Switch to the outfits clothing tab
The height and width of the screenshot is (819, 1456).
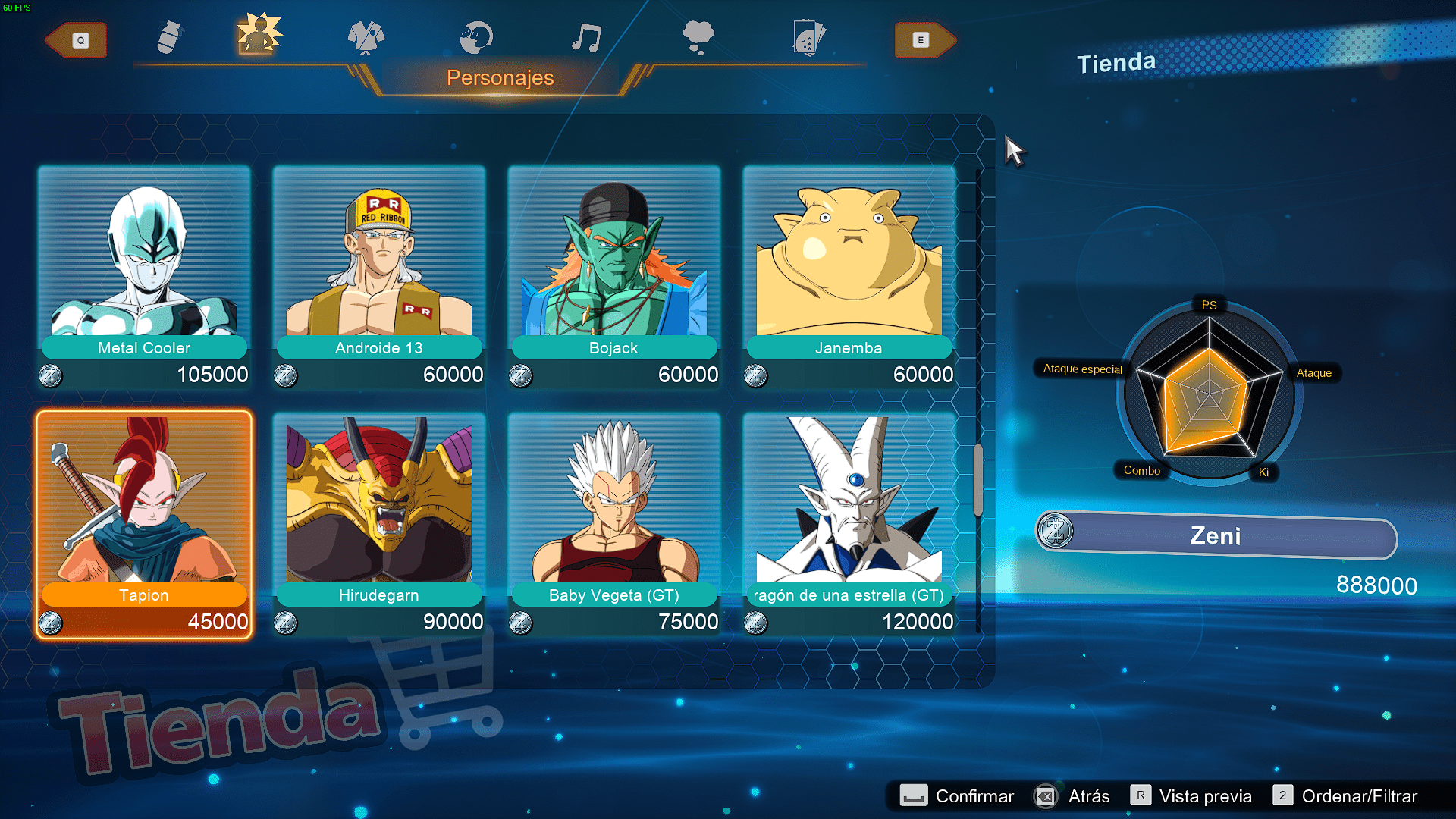(x=366, y=38)
